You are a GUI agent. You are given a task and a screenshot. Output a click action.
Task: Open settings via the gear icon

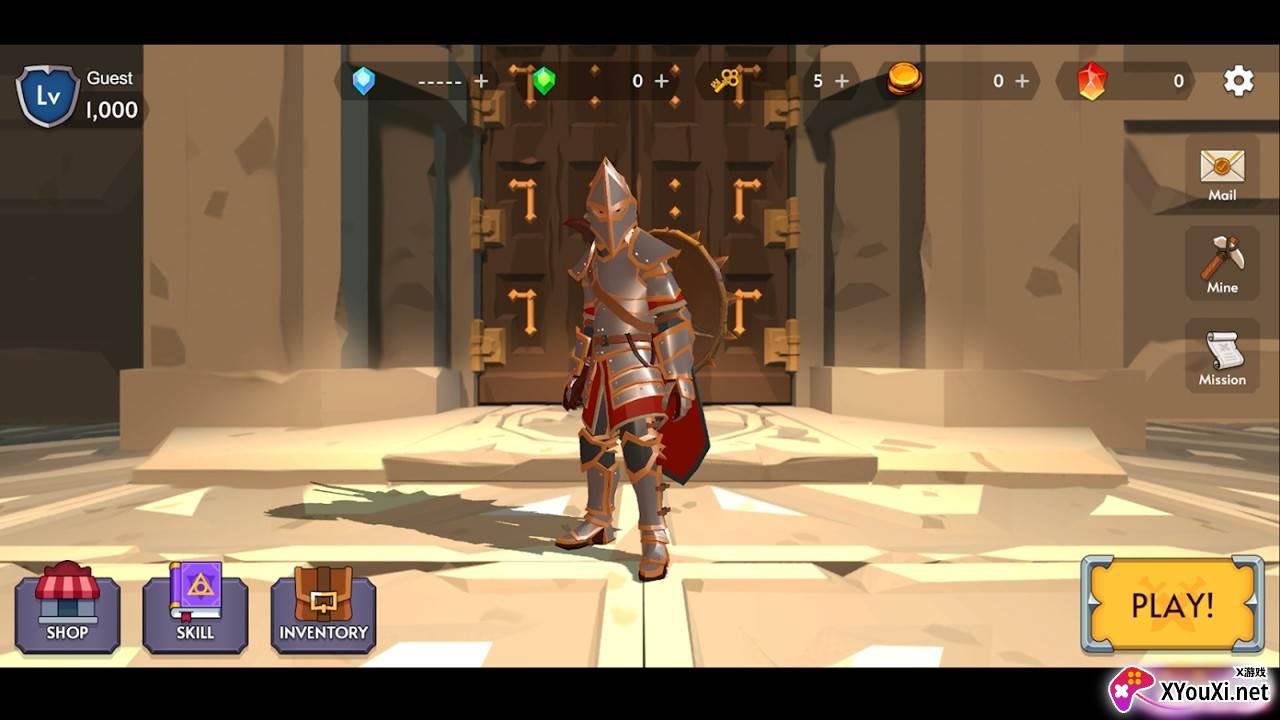(x=1238, y=81)
